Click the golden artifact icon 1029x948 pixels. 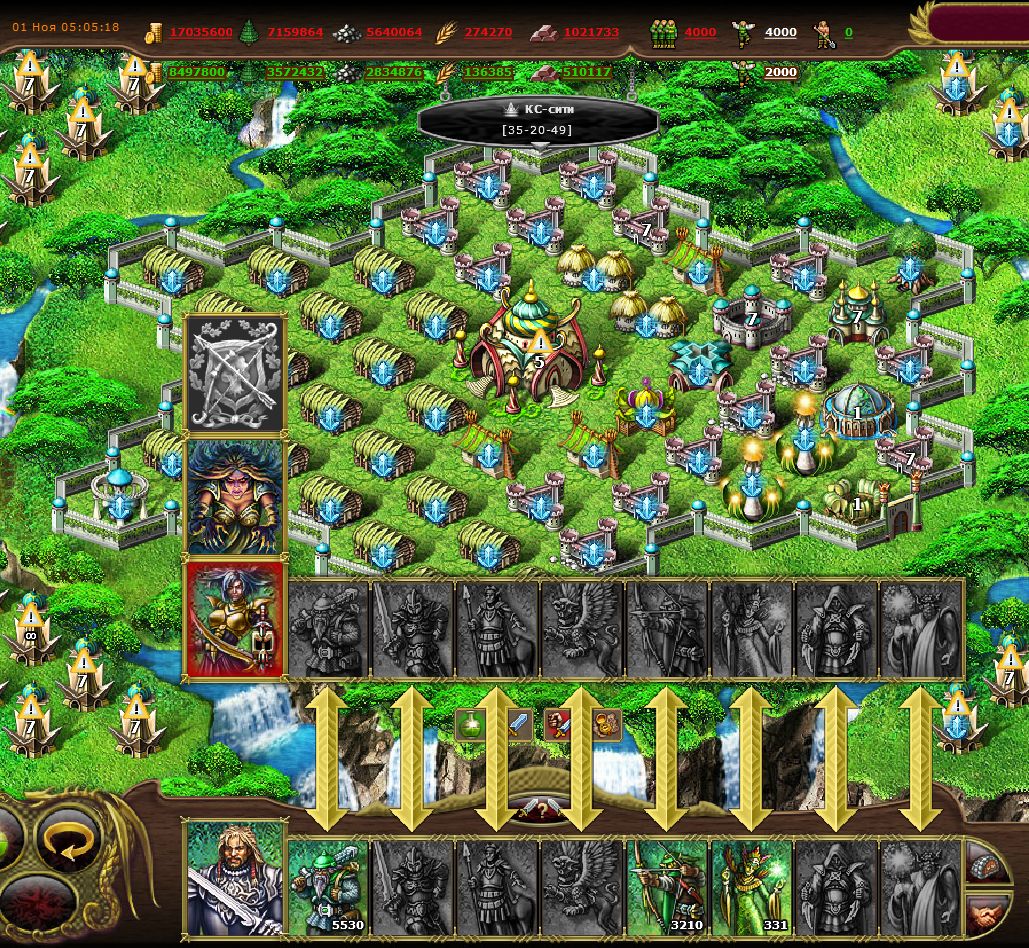(x=606, y=725)
